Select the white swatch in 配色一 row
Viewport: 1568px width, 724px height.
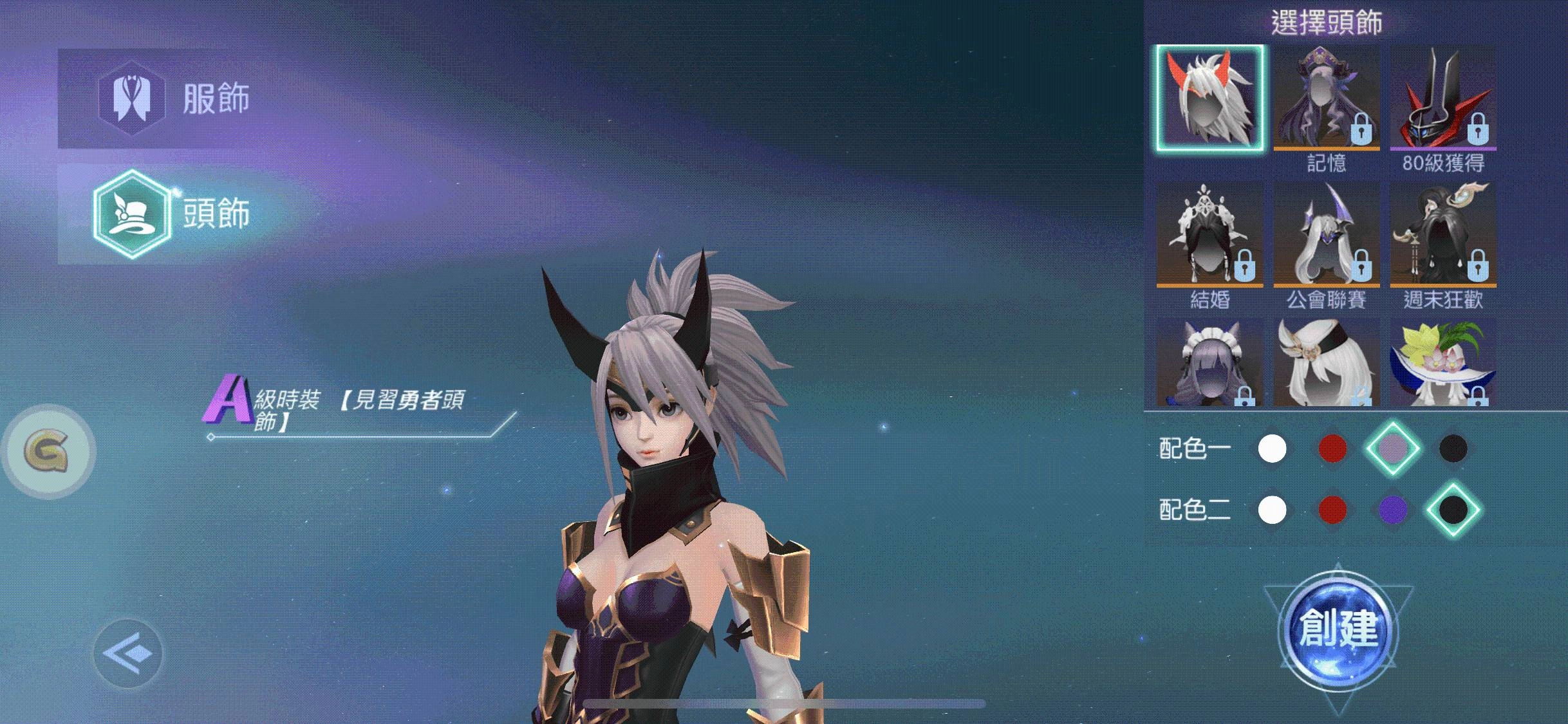click(x=1272, y=449)
